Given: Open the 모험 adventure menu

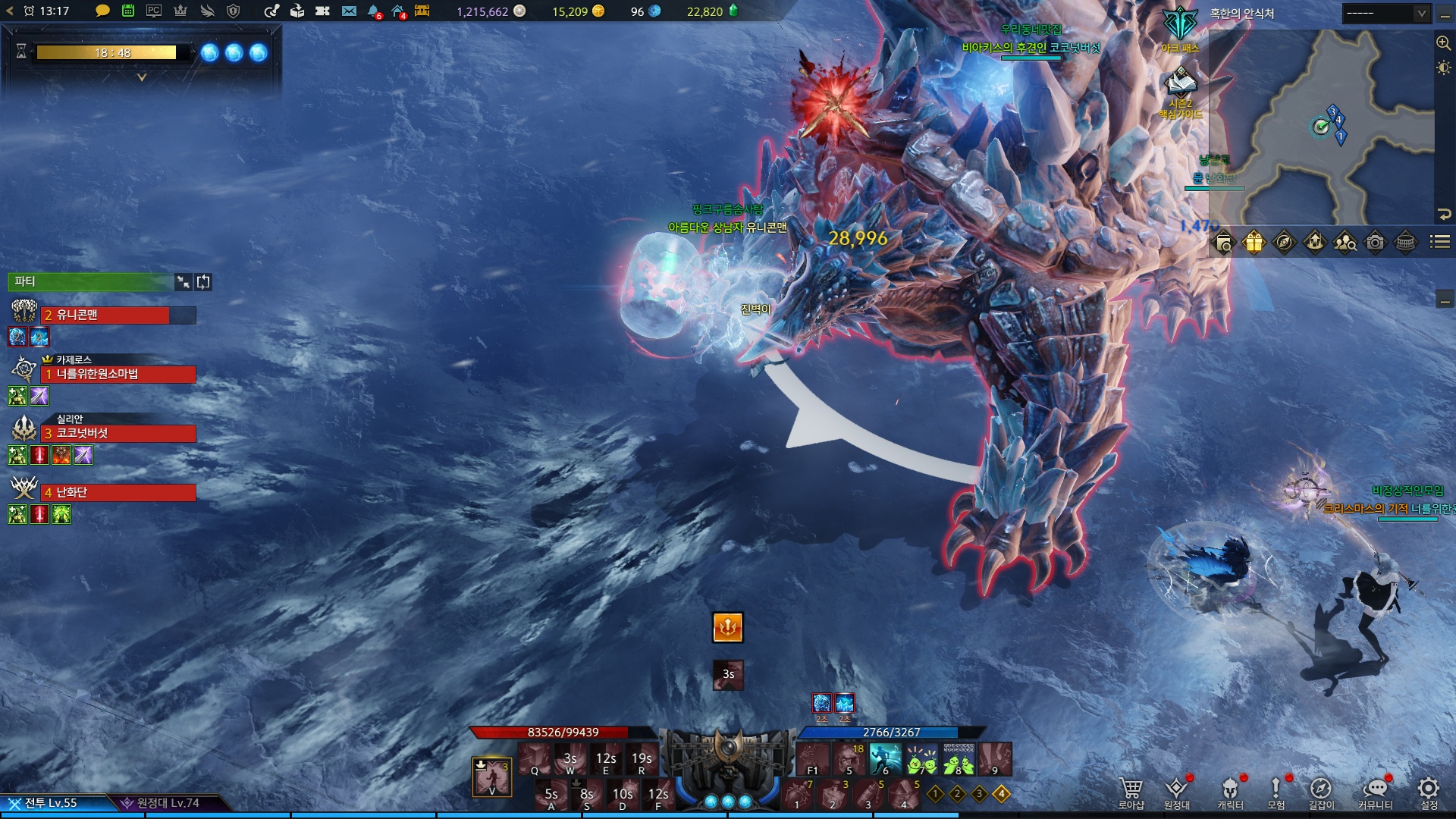Looking at the screenshot, I should (1276, 792).
